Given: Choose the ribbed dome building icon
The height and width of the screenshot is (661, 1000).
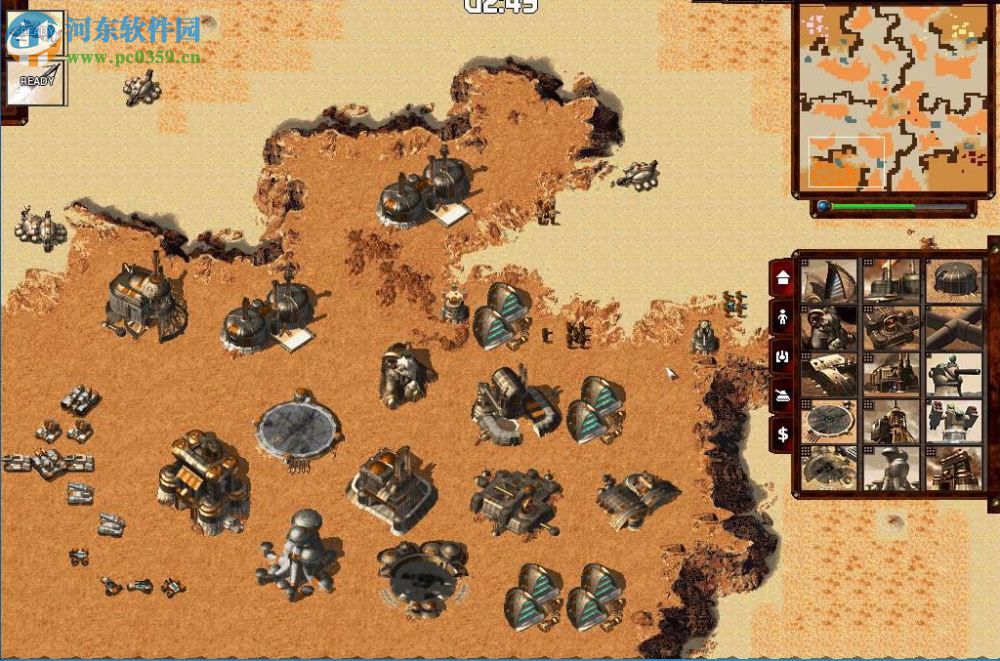Looking at the screenshot, I should click(x=954, y=280).
